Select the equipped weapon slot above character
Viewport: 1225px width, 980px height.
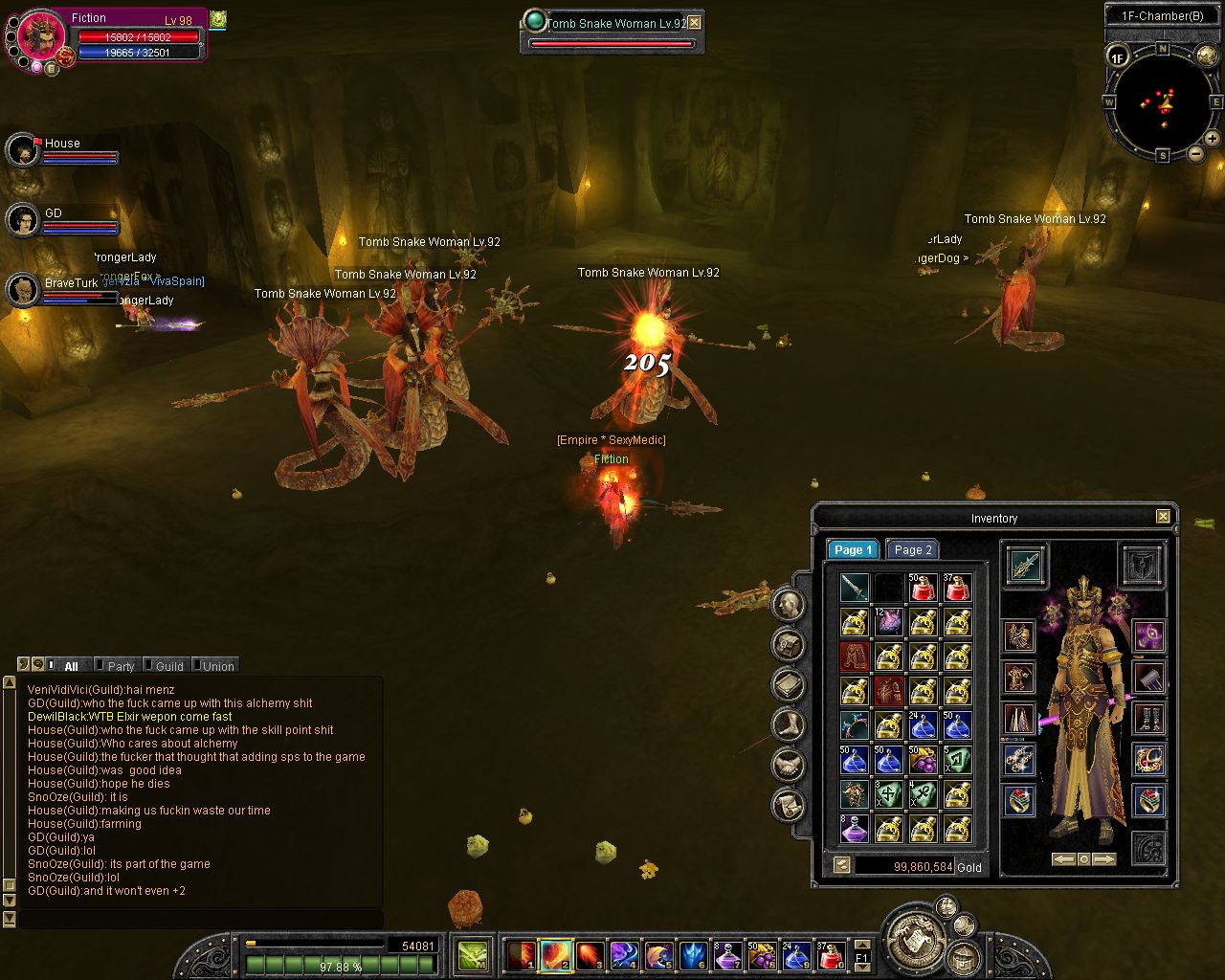click(1025, 566)
